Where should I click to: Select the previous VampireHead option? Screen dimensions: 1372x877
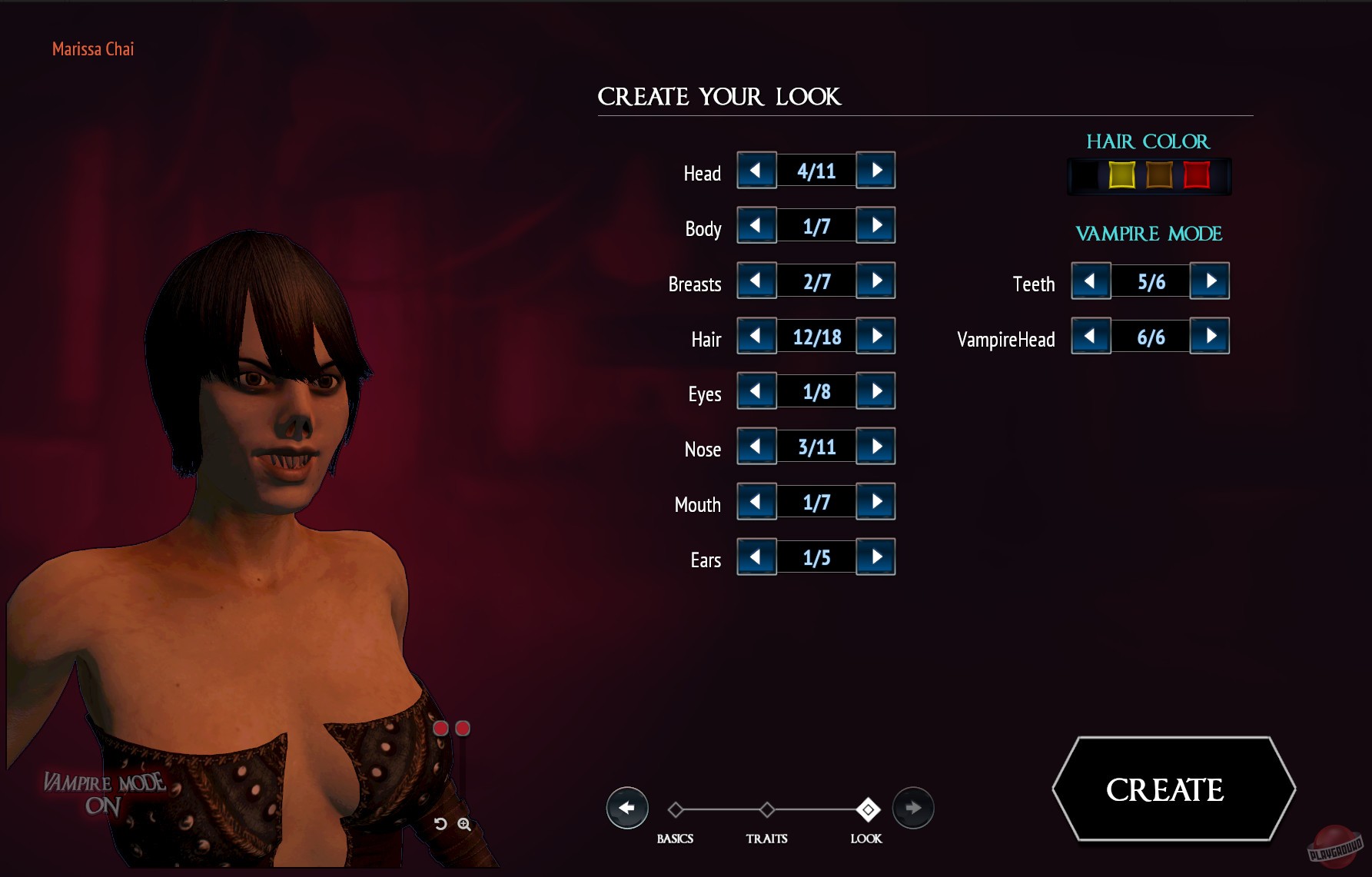[1091, 337]
